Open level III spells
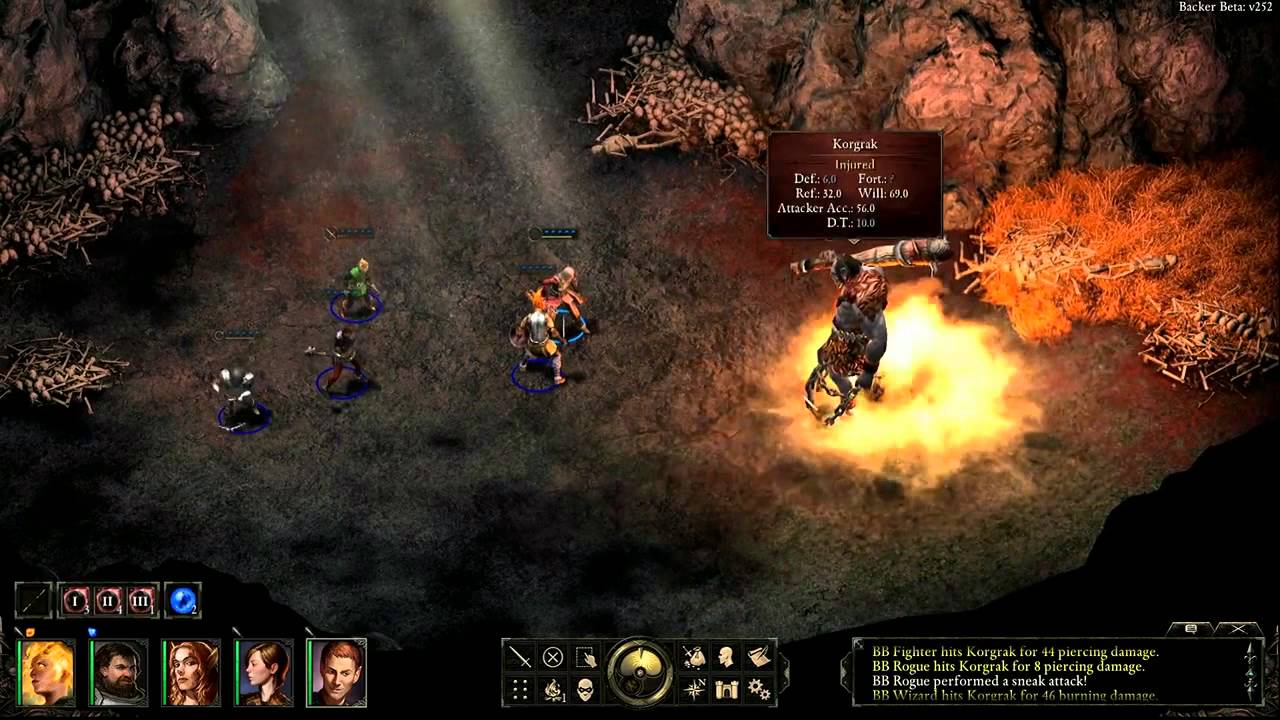 141,601
